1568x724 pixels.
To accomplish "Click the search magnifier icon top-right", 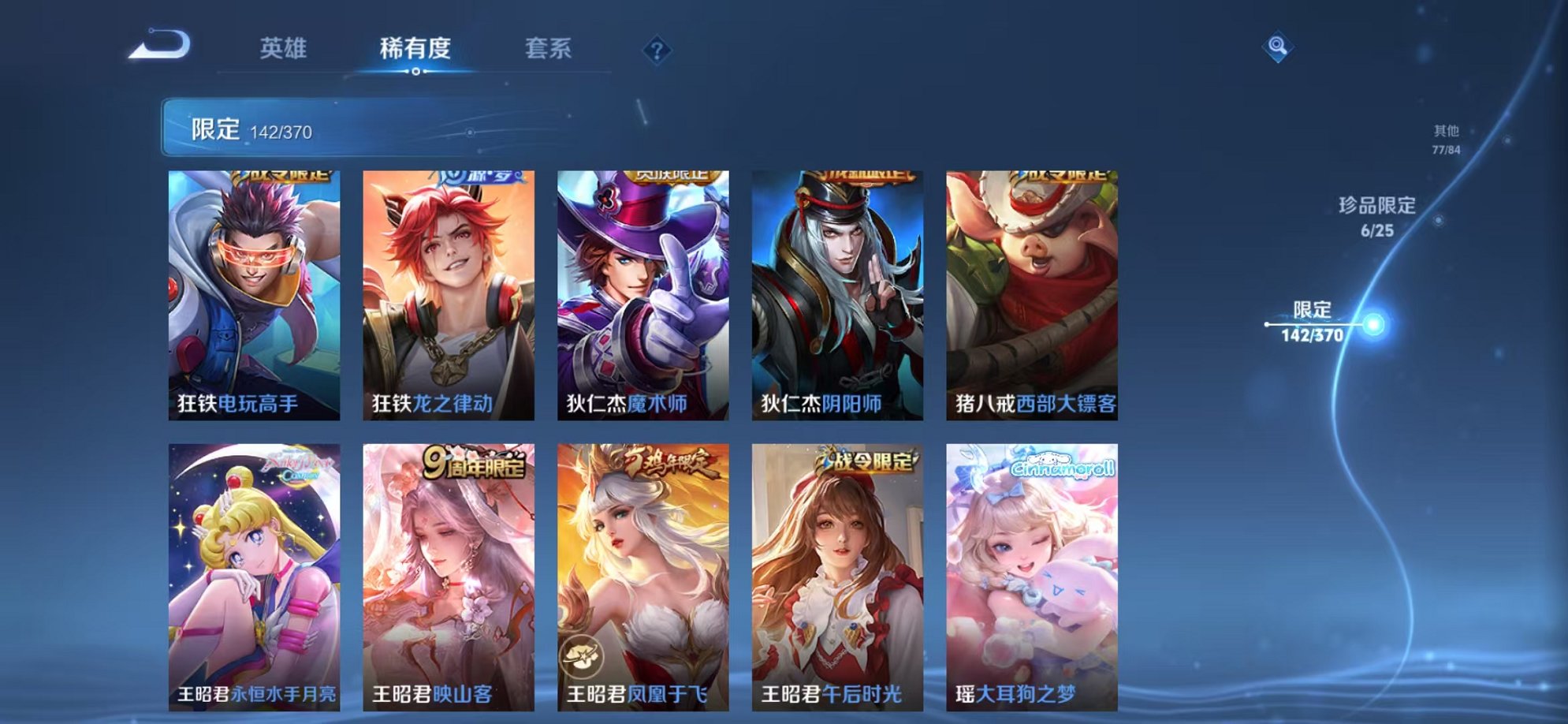I will pyautogui.click(x=1278, y=46).
